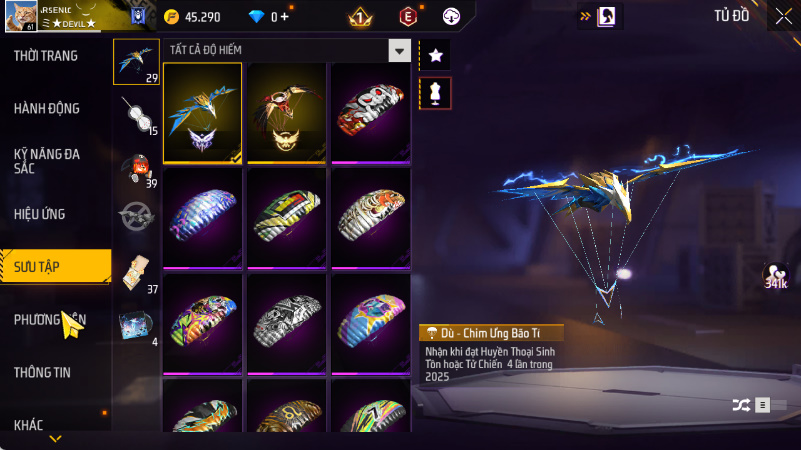Add diamonds with the plus button

(285, 17)
